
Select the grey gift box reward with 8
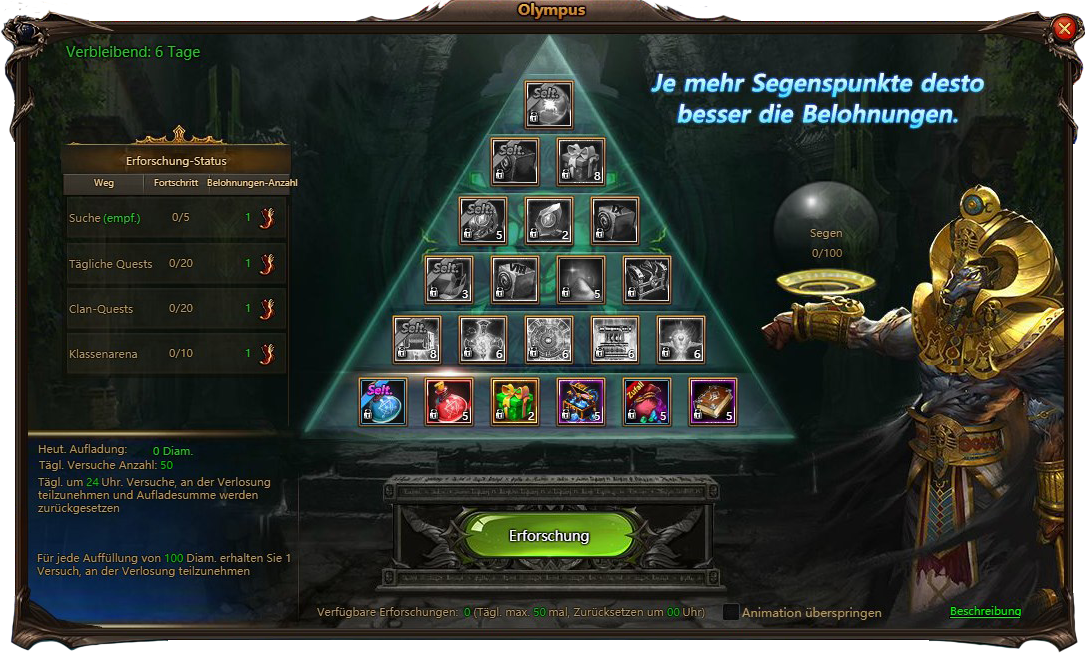click(x=582, y=162)
